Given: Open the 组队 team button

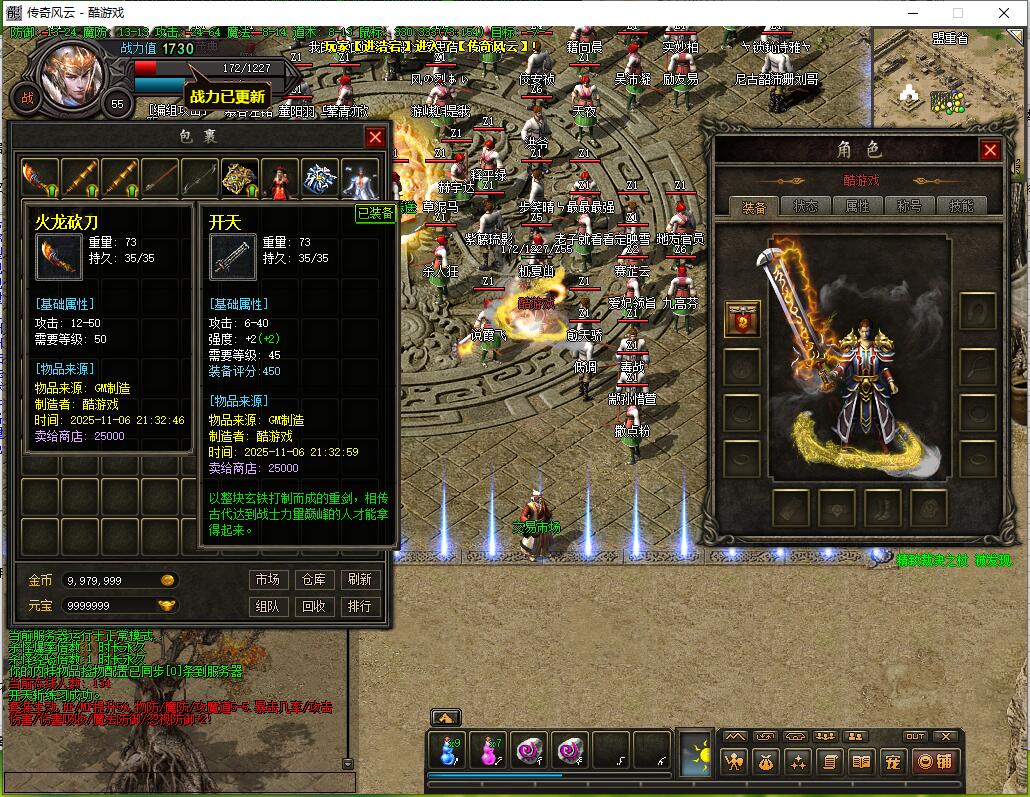Looking at the screenshot, I should 267,606.
